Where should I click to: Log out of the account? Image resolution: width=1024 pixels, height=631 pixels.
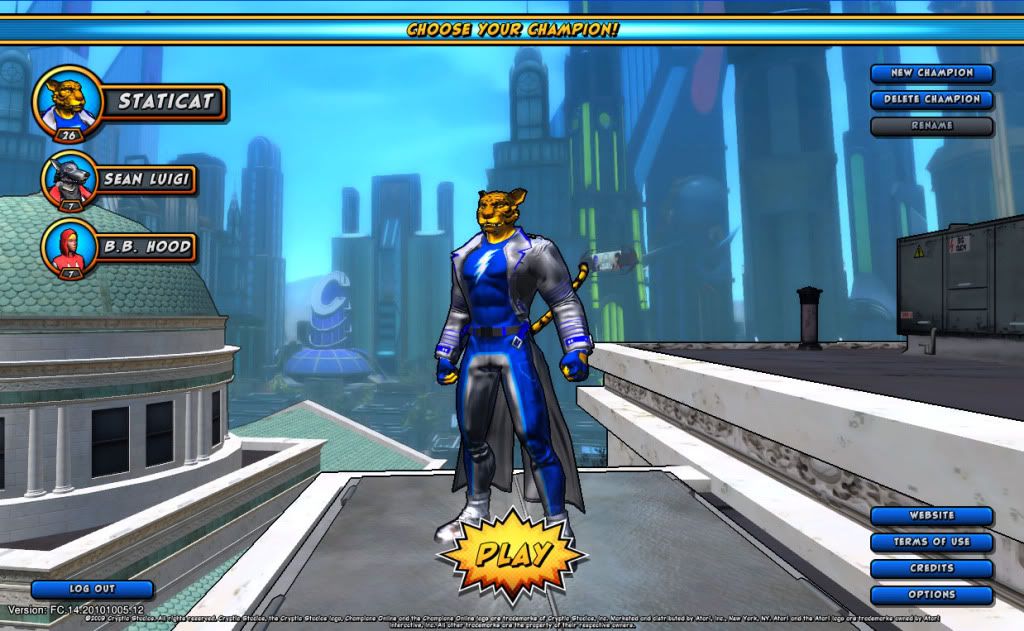(92, 589)
